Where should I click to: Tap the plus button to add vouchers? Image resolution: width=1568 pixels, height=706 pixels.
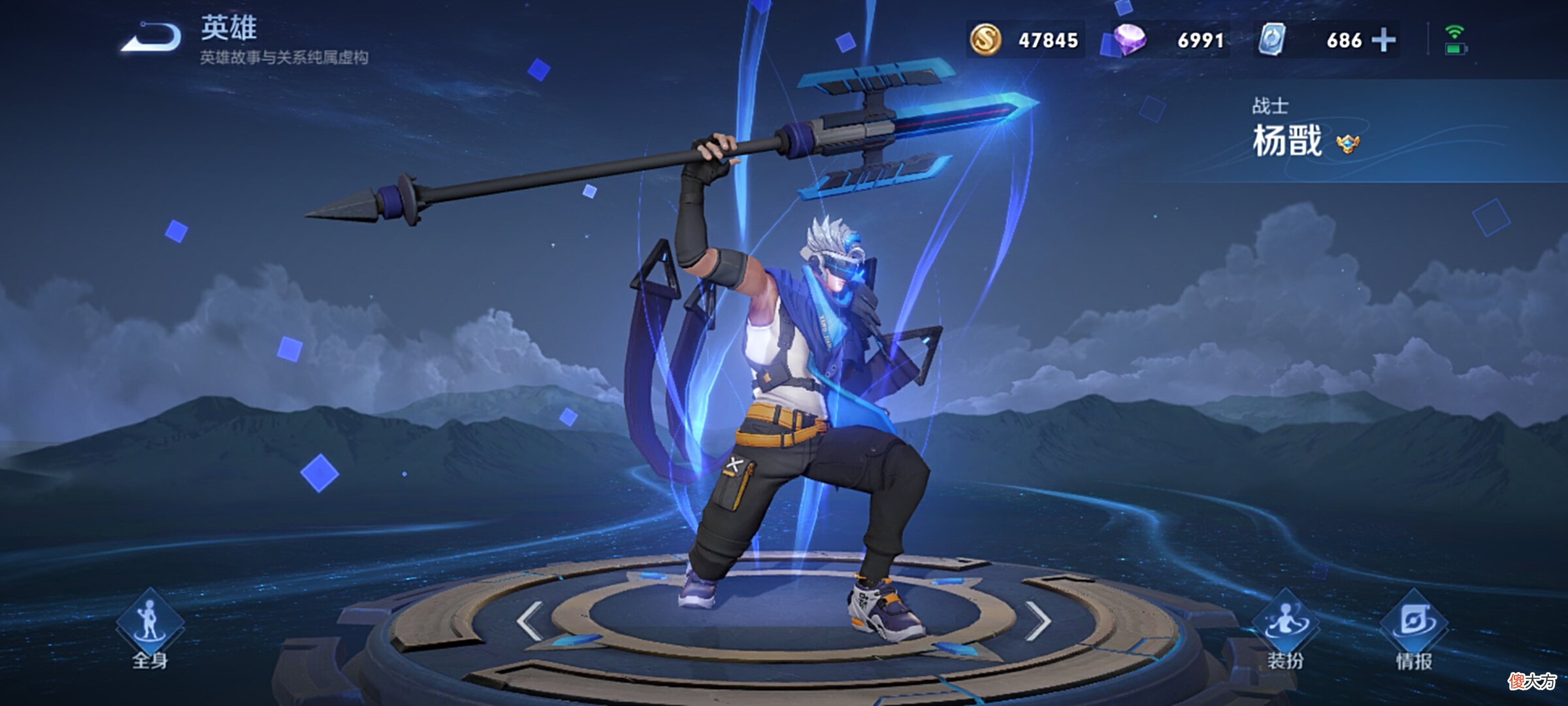1384,40
